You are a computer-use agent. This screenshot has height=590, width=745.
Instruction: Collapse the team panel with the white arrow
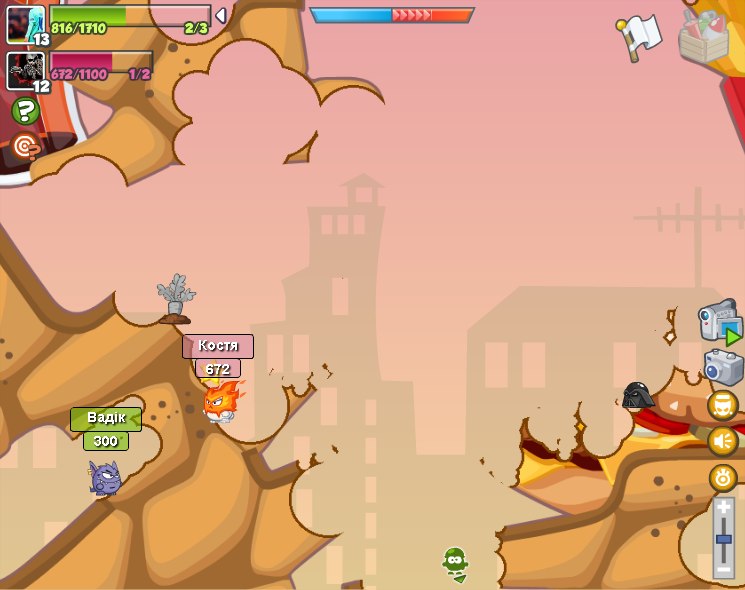click(221, 16)
